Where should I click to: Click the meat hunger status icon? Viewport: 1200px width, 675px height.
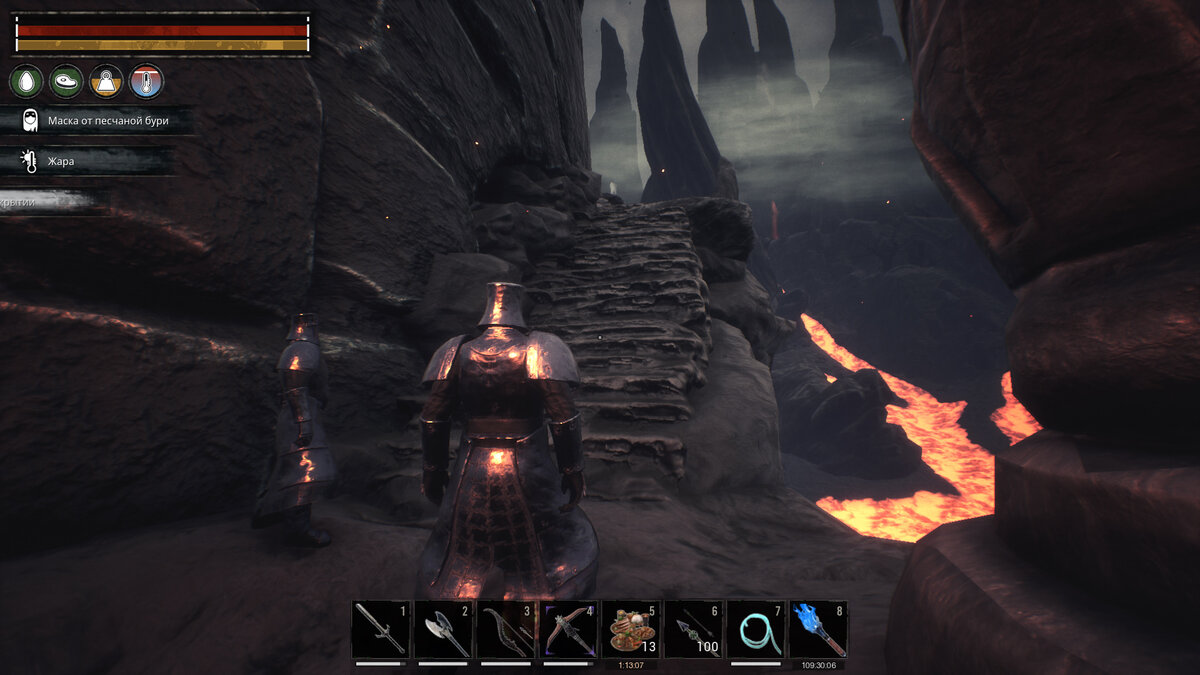[x=66, y=81]
